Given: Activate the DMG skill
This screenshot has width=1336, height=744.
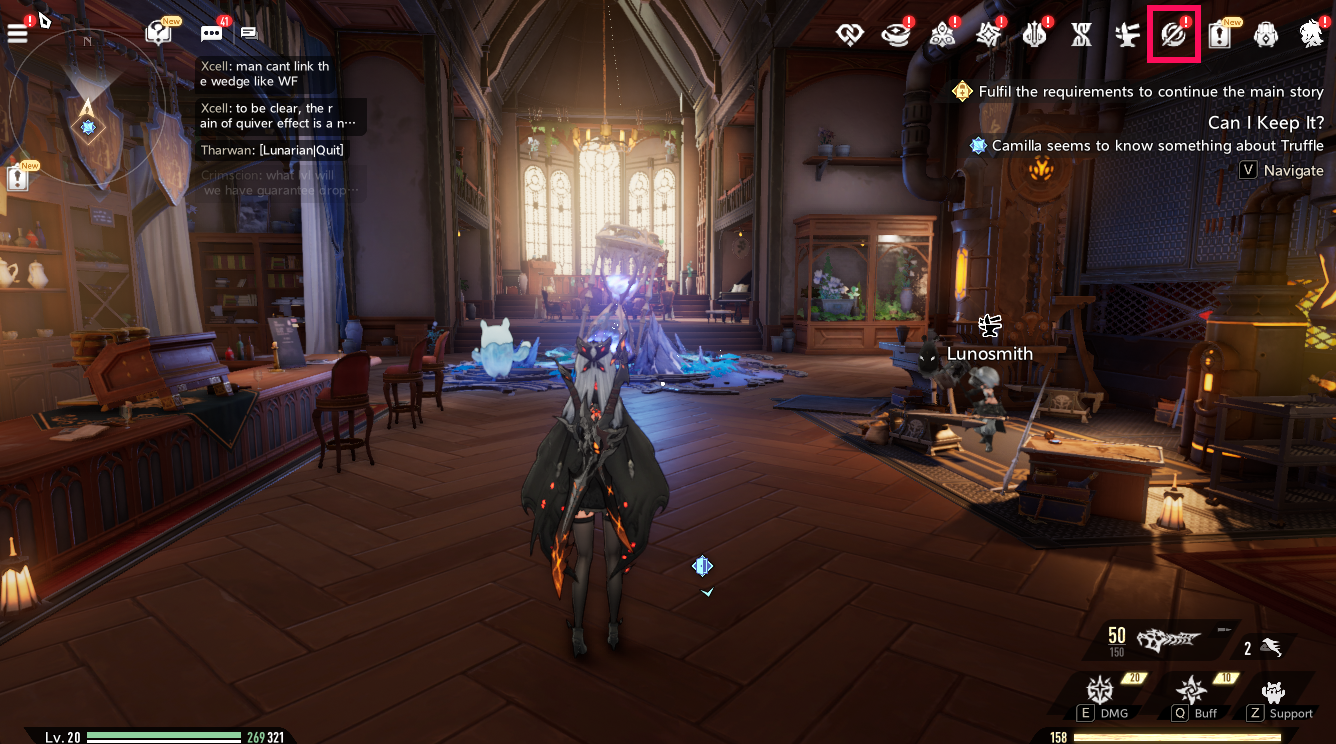Looking at the screenshot, I should point(1100,691).
